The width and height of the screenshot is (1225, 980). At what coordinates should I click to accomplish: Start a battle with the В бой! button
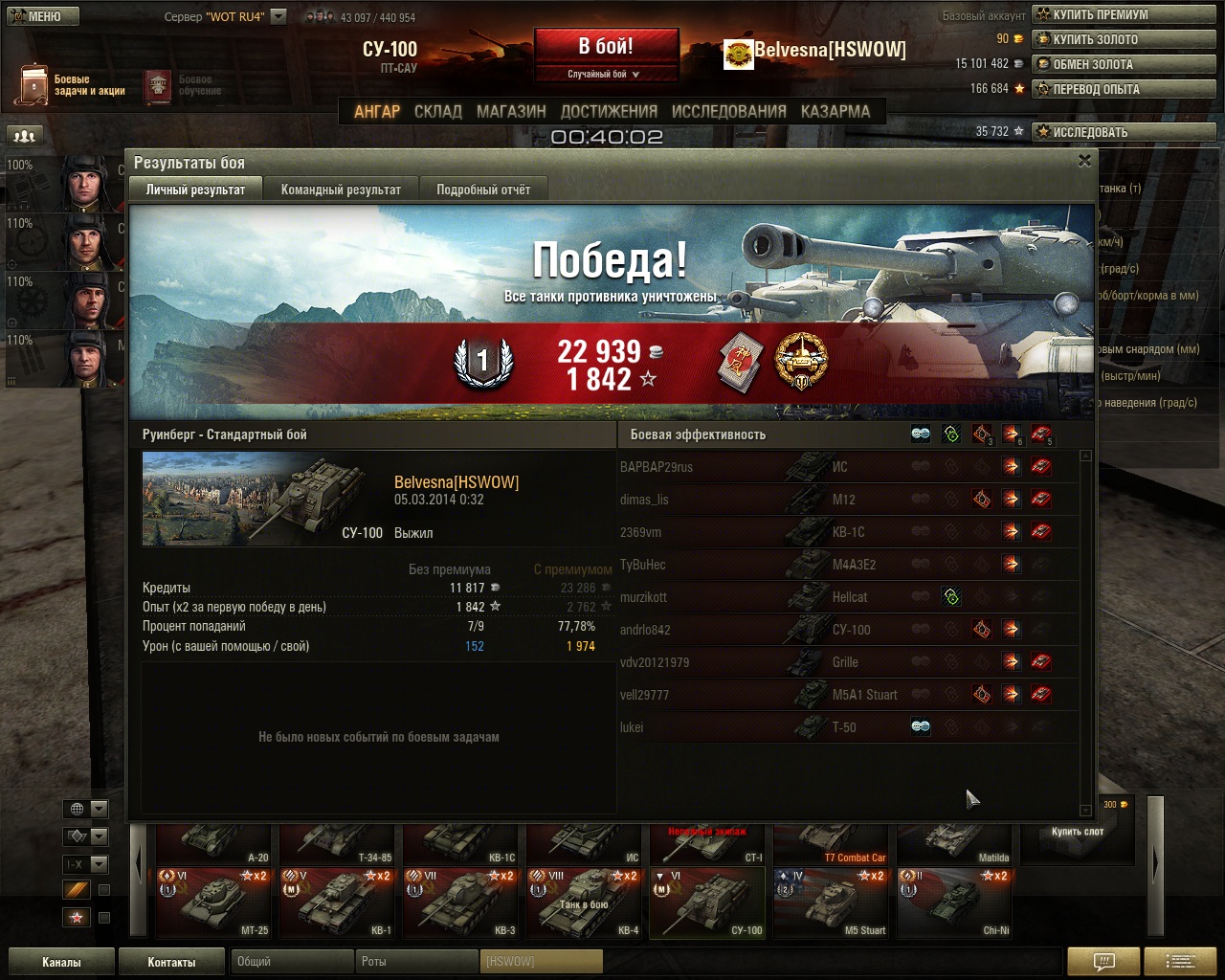coord(606,48)
